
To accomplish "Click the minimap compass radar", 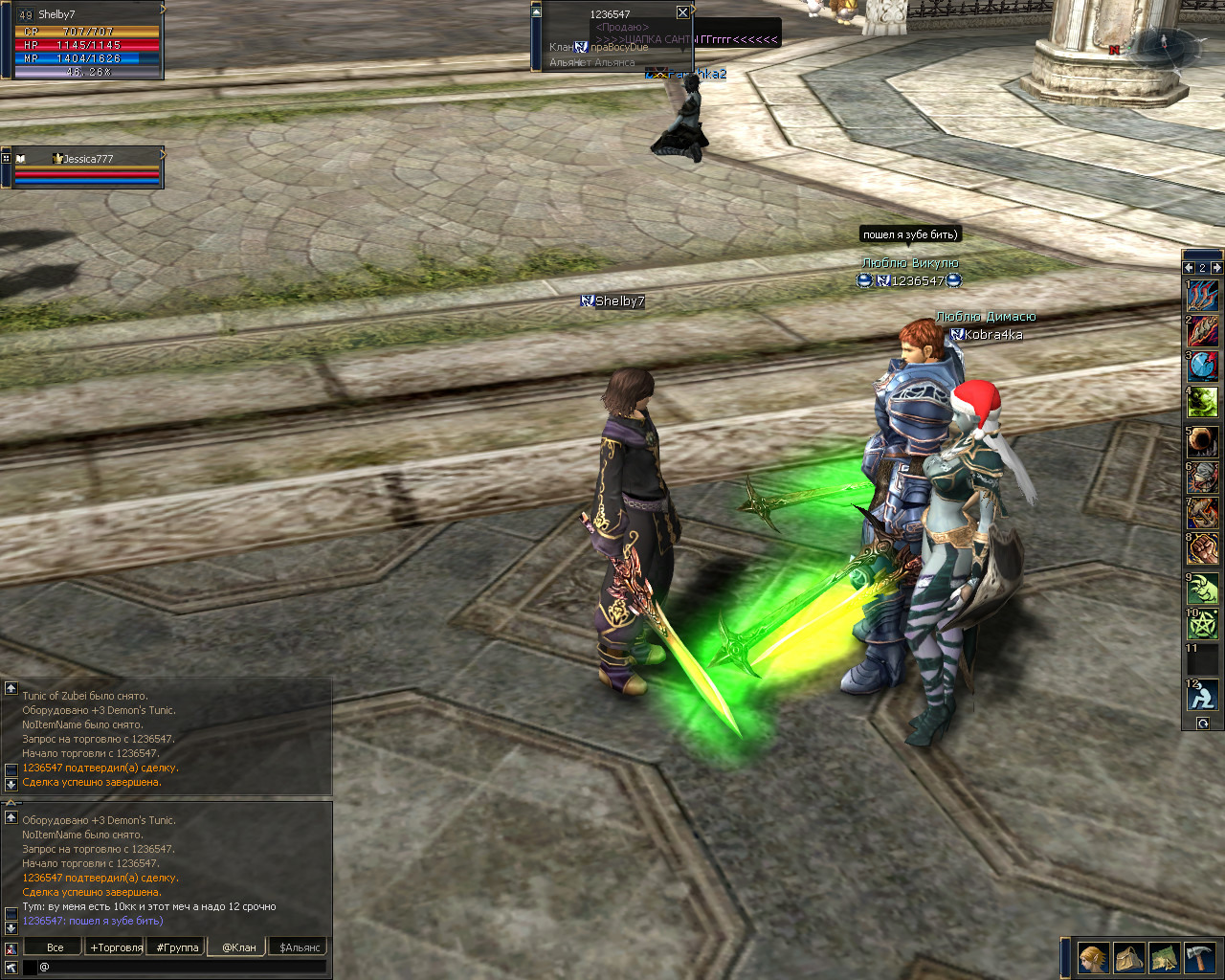I will coord(1163,45).
